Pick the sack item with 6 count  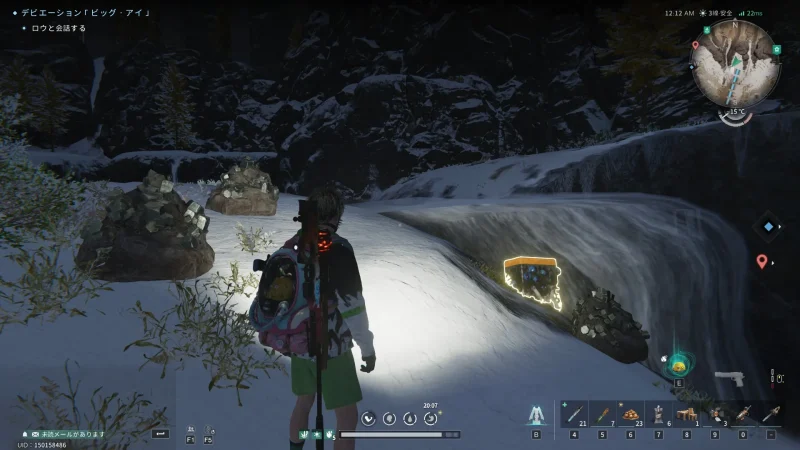pyautogui.click(x=659, y=414)
